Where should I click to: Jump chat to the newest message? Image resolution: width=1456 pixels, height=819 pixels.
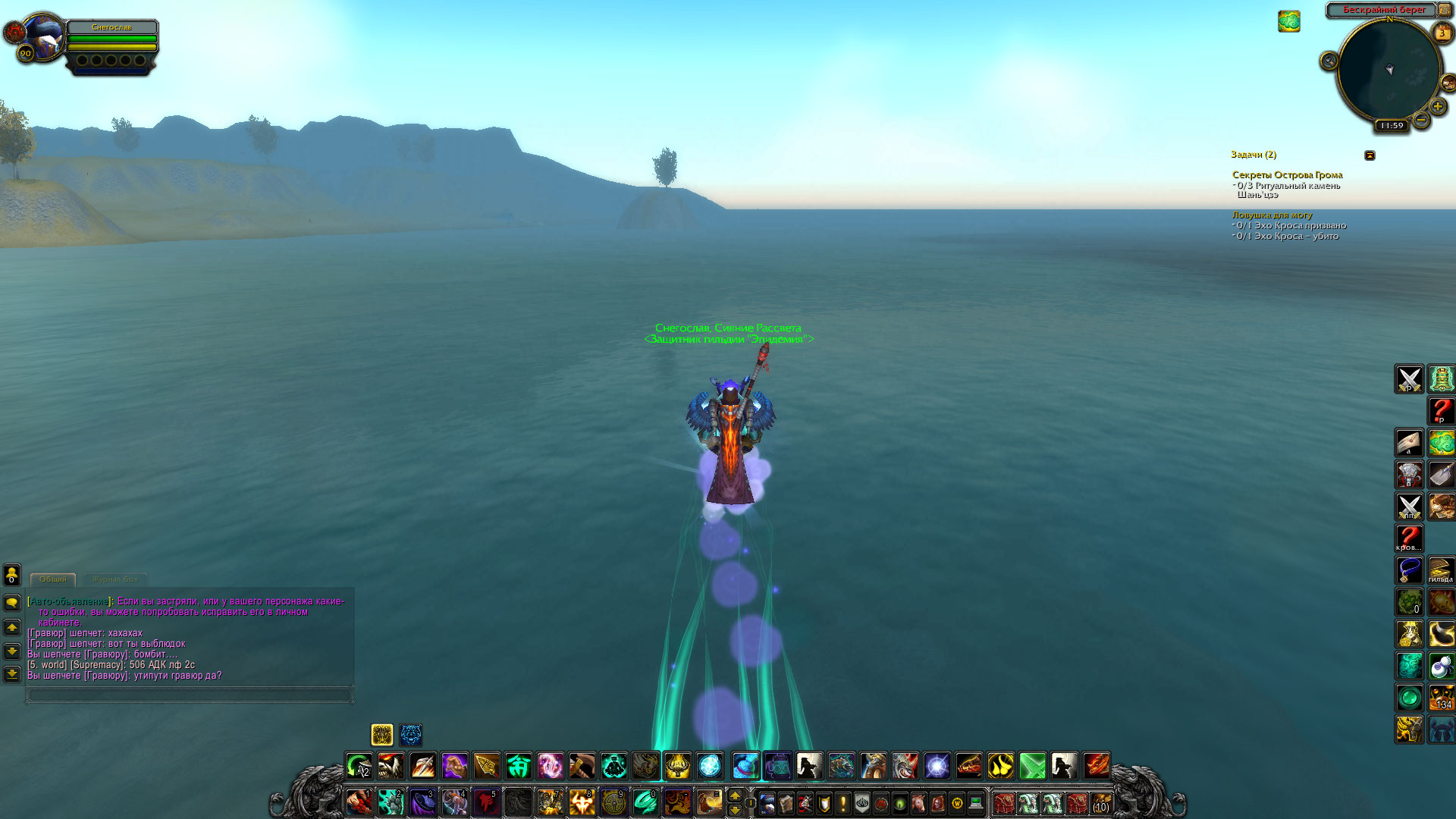12,674
